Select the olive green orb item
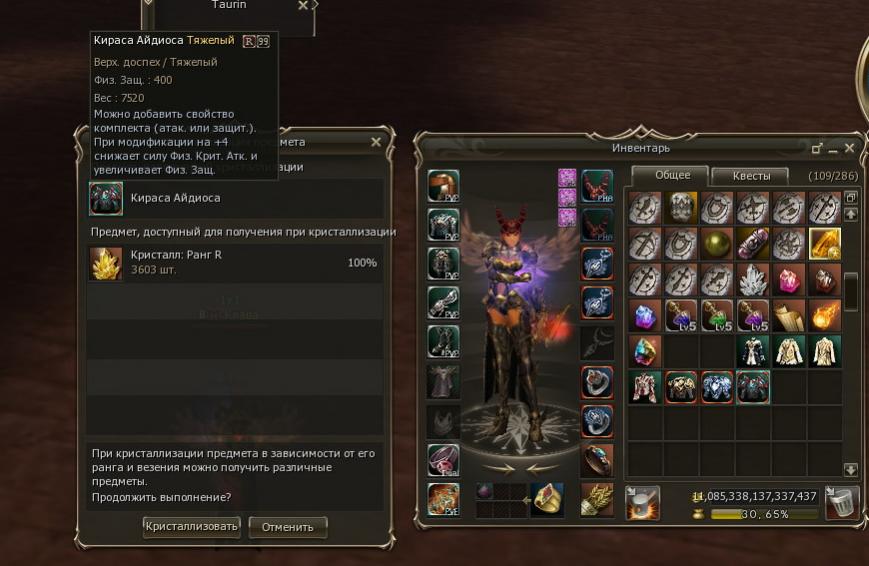The image size is (869, 566). (x=716, y=245)
